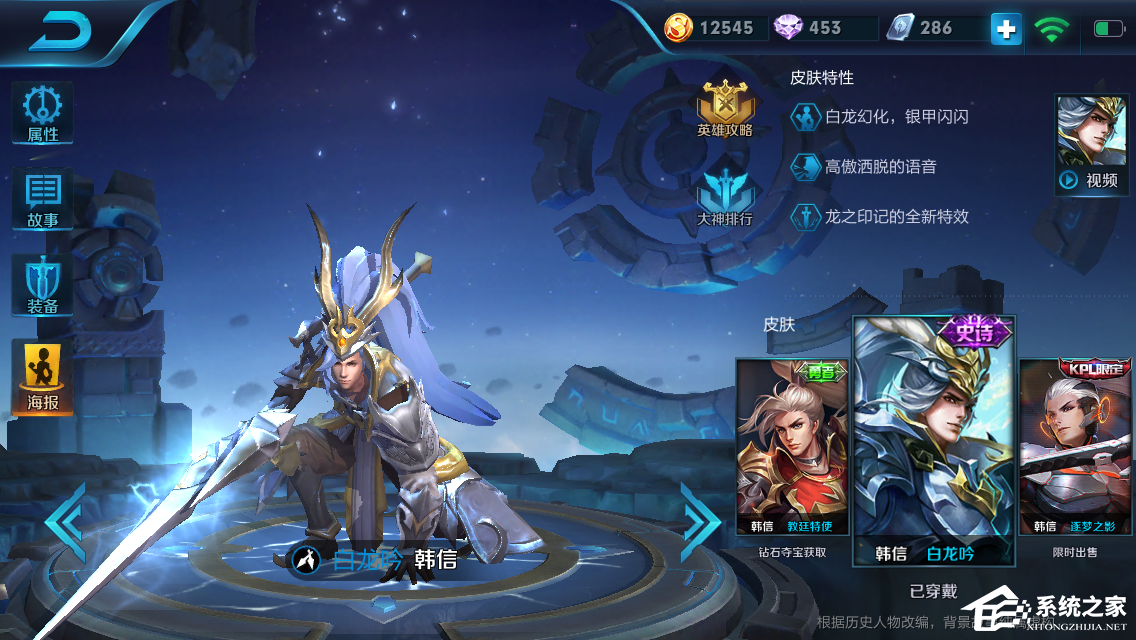Click the blue plus to add currency
1136x640 pixels.
click(1006, 29)
